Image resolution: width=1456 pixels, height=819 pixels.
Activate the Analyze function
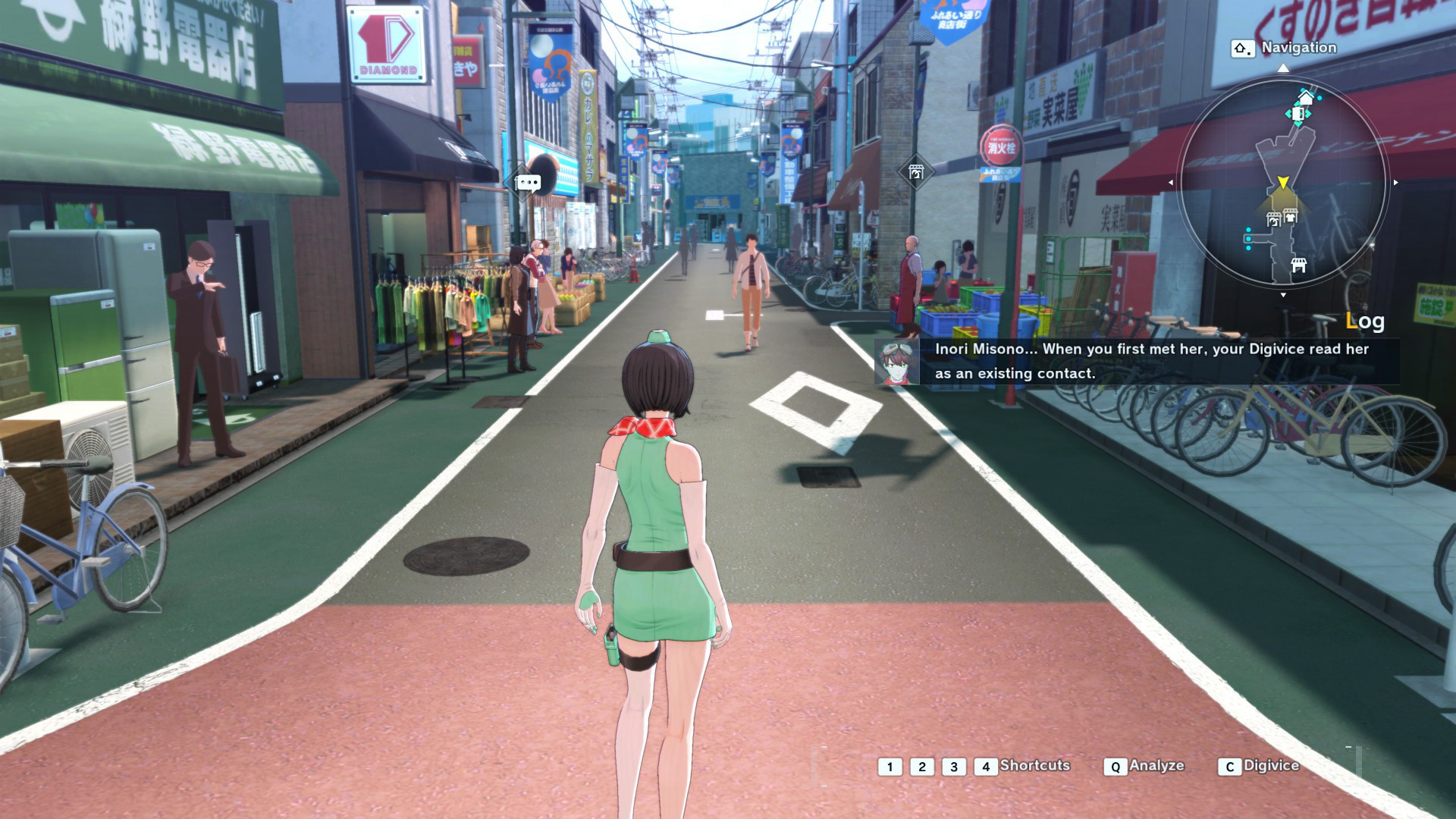1156,766
